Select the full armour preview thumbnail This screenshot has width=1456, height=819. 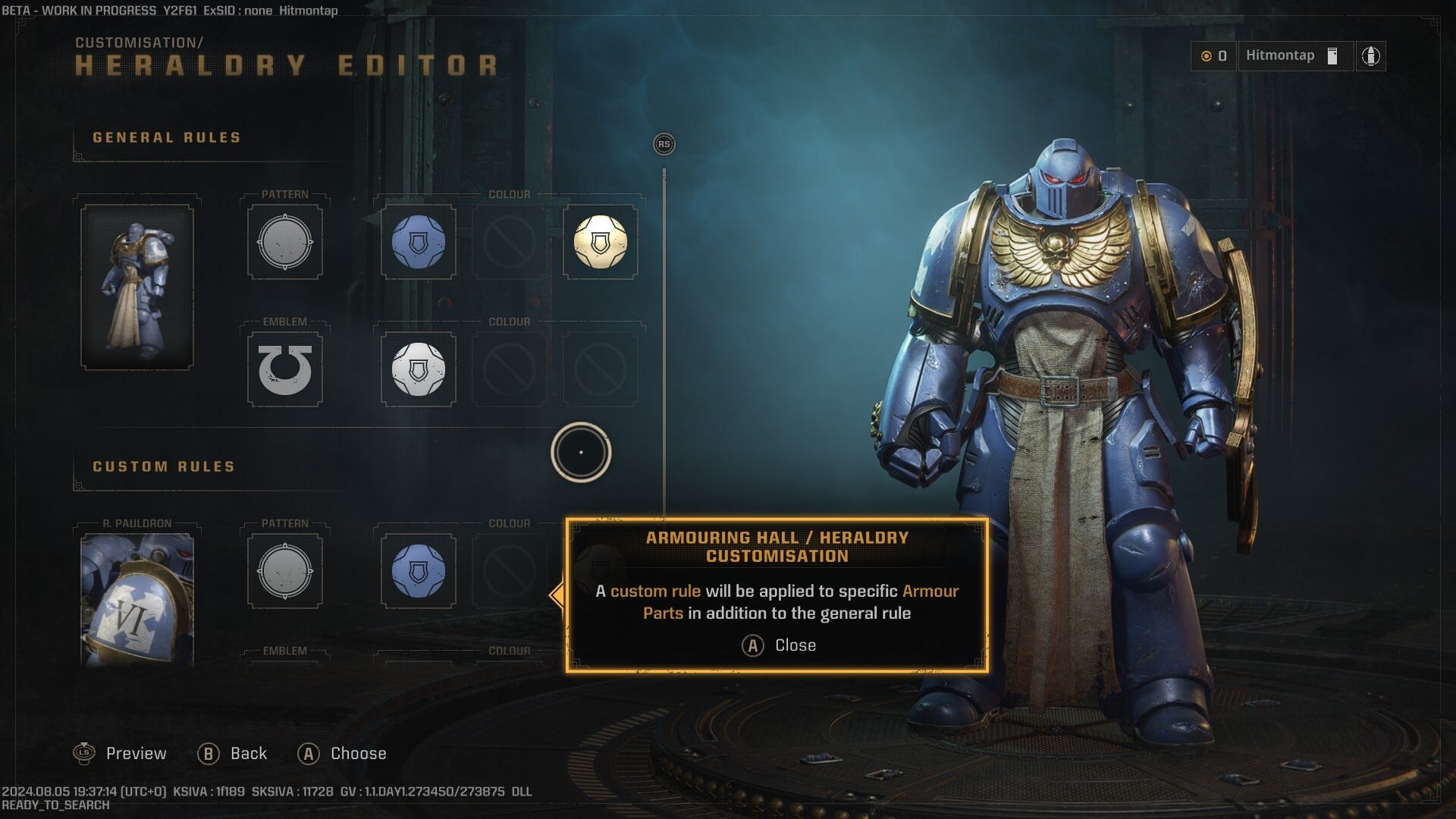pyautogui.click(x=137, y=287)
